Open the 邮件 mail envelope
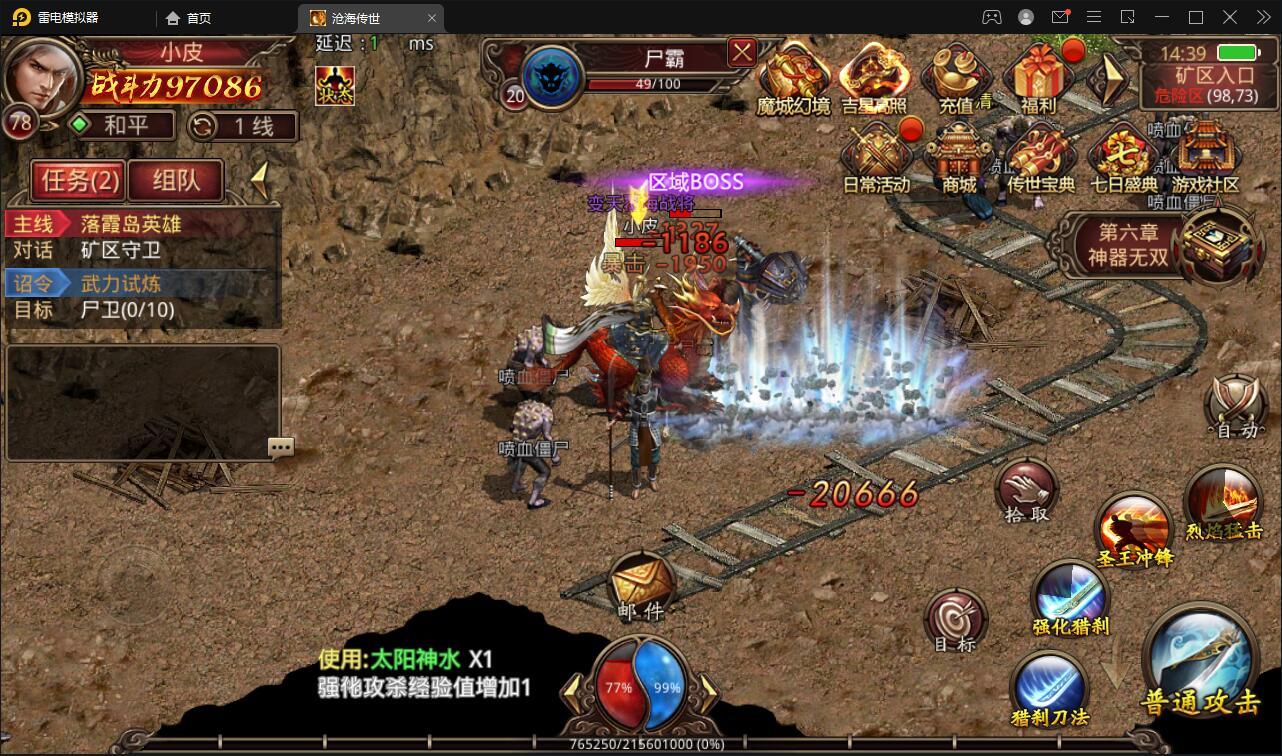The height and width of the screenshot is (756, 1282). (640, 582)
